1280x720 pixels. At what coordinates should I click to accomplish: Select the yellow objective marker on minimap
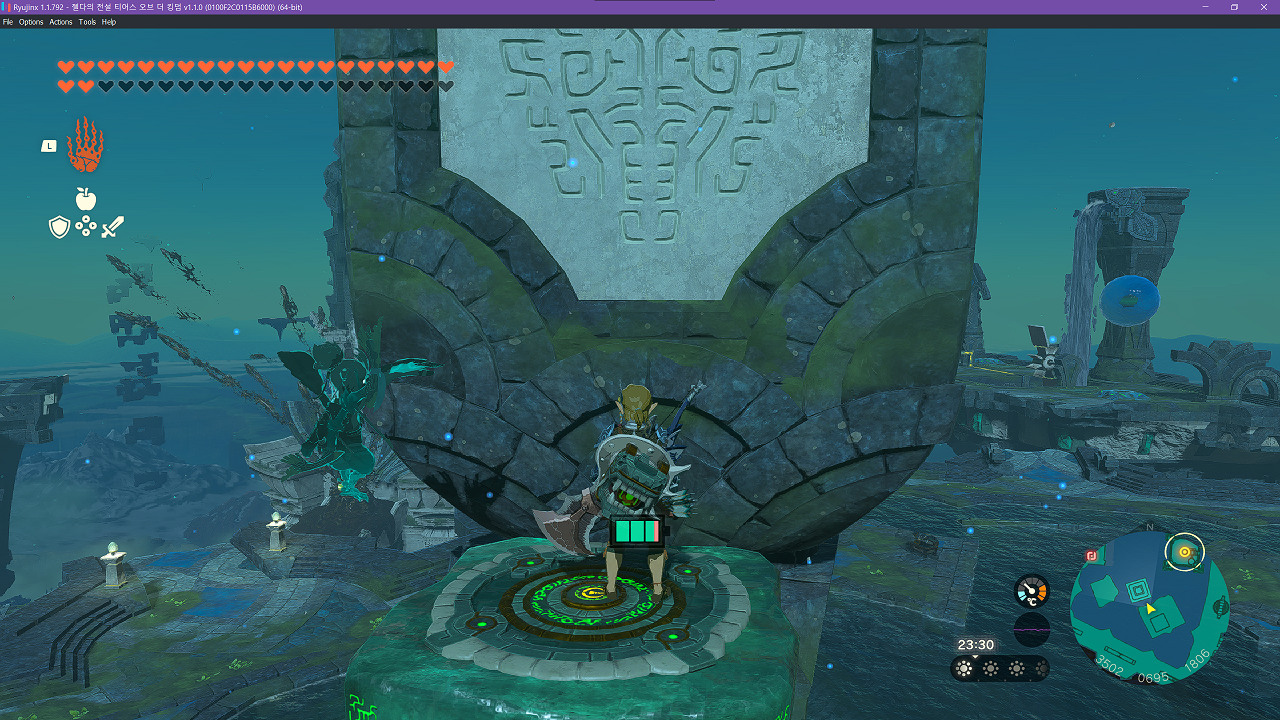[1185, 551]
